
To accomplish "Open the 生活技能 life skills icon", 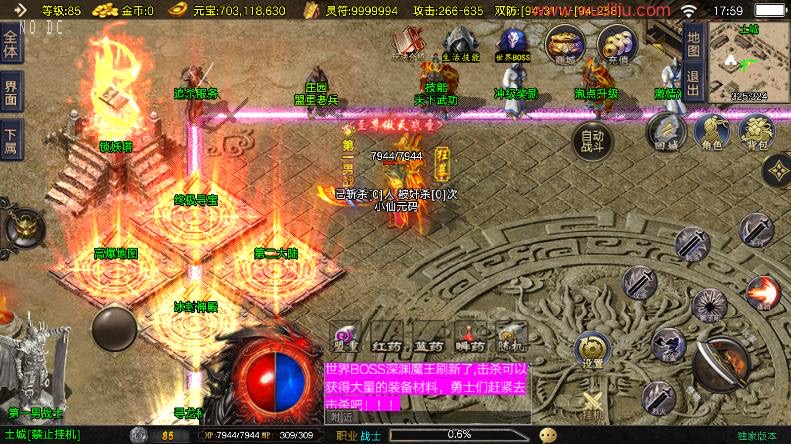I will coord(459,45).
